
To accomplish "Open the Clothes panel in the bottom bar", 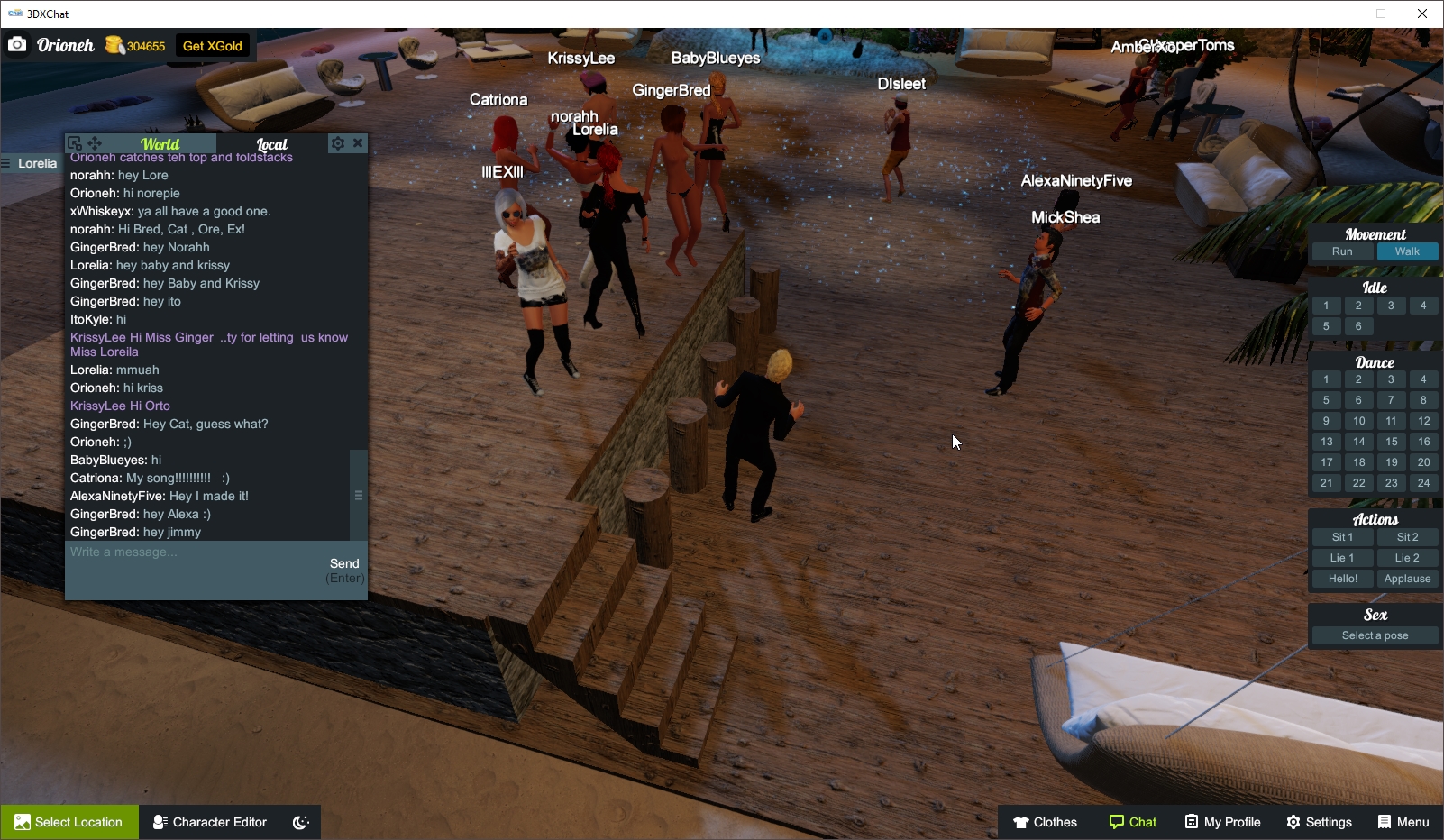I will pyautogui.click(x=1044, y=822).
